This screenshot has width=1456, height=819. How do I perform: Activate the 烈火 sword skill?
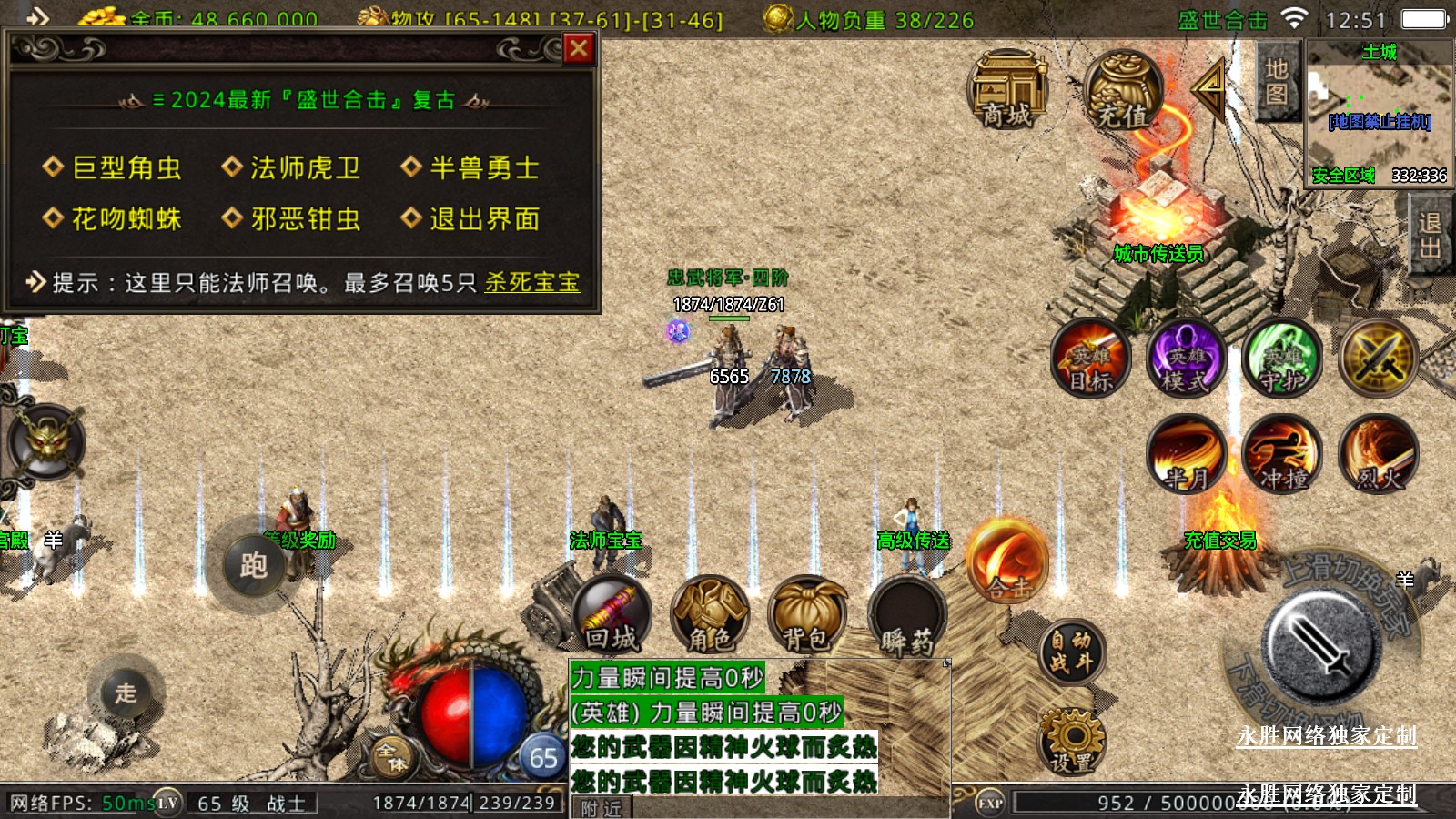click(1378, 453)
